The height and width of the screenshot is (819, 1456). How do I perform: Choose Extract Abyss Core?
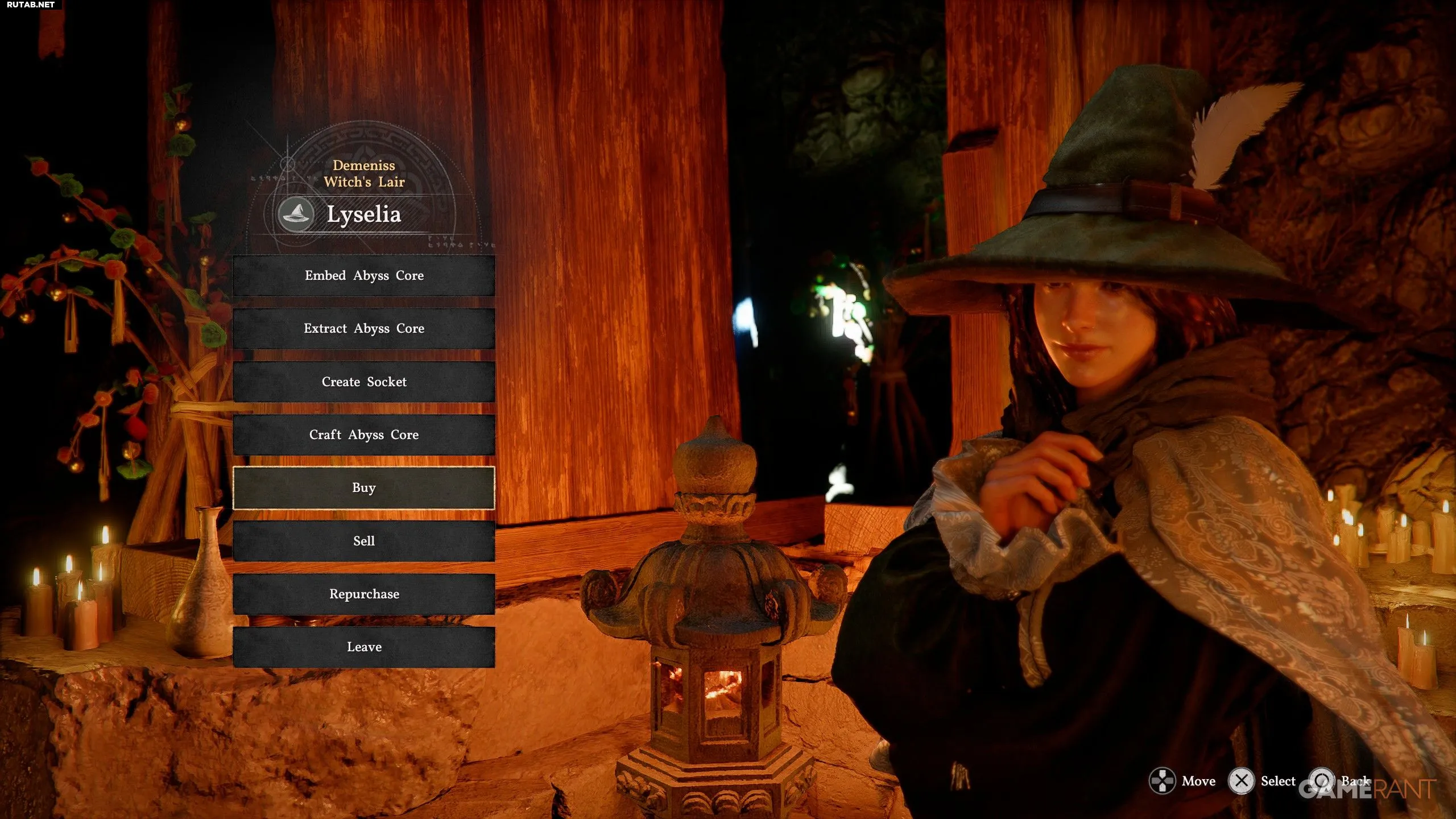[364, 329]
